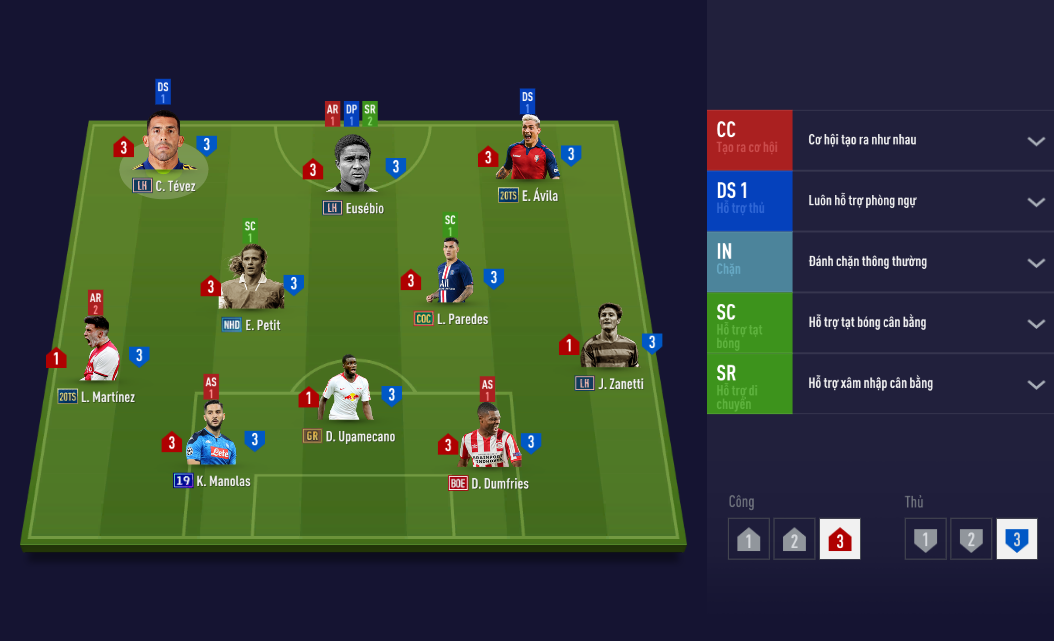Image resolution: width=1054 pixels, height=641 pixels.
Task: Choose D. Dumfries in defense
Action: [x=489, y=441]
